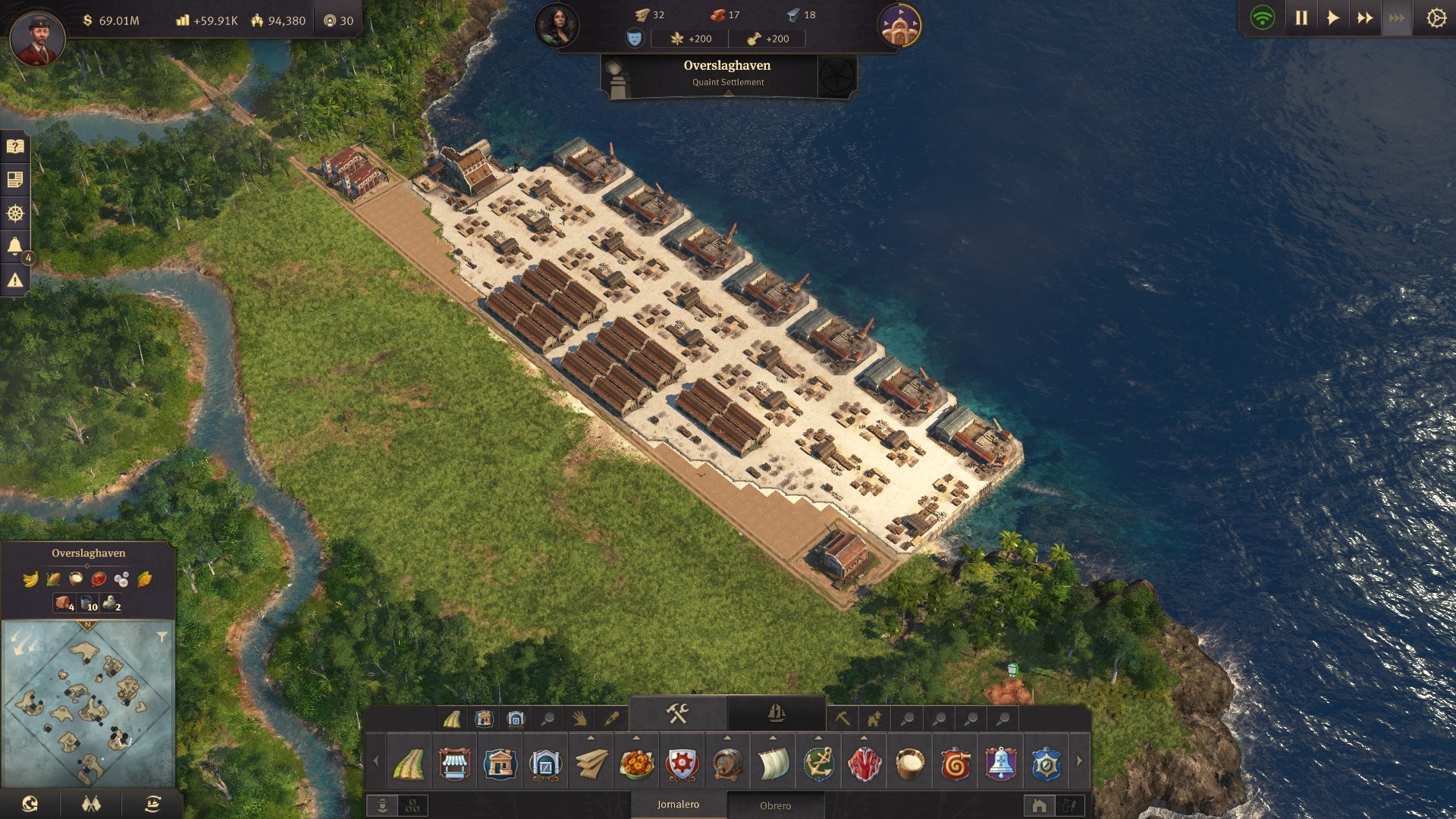Click the player profile portrait
This screenshot has height=819, width=1456.
[37, 36]
